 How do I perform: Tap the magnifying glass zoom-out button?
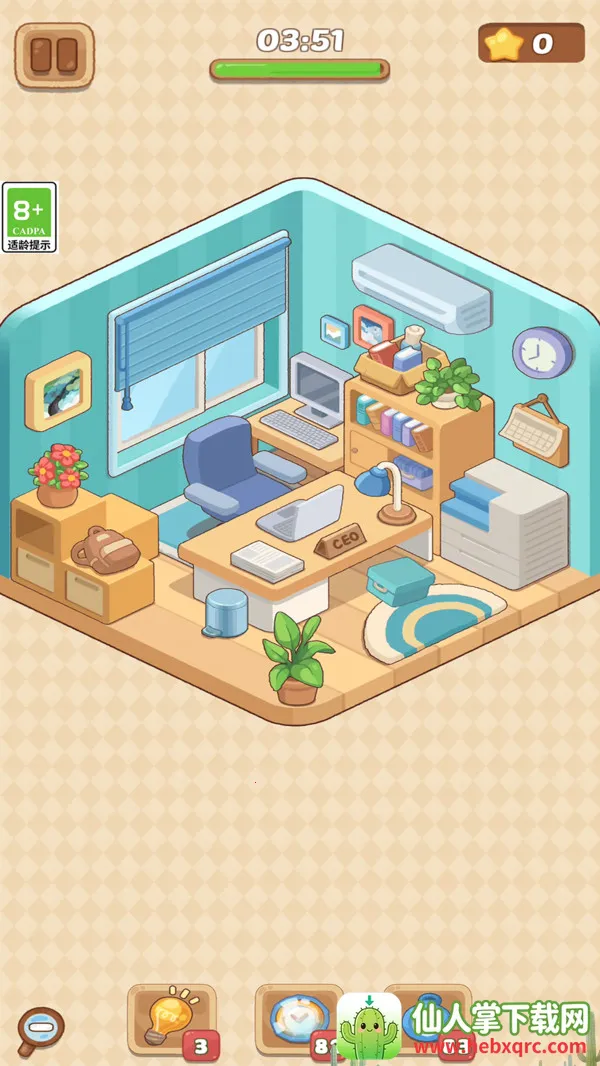[41, 1029]
